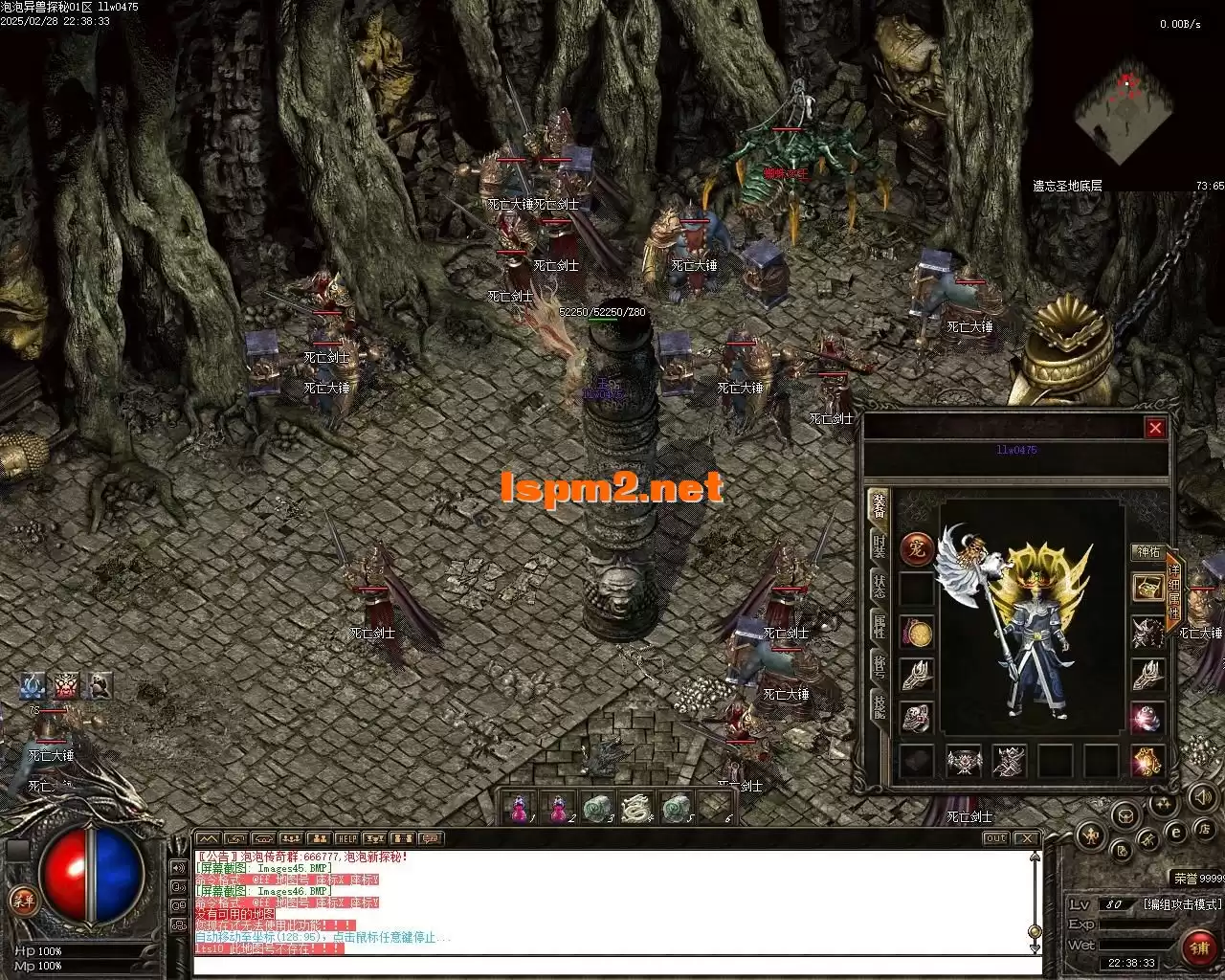Open the 神佑 divine blessing button
This screenshot has width=1225, height=980.
coord(1147,552)
